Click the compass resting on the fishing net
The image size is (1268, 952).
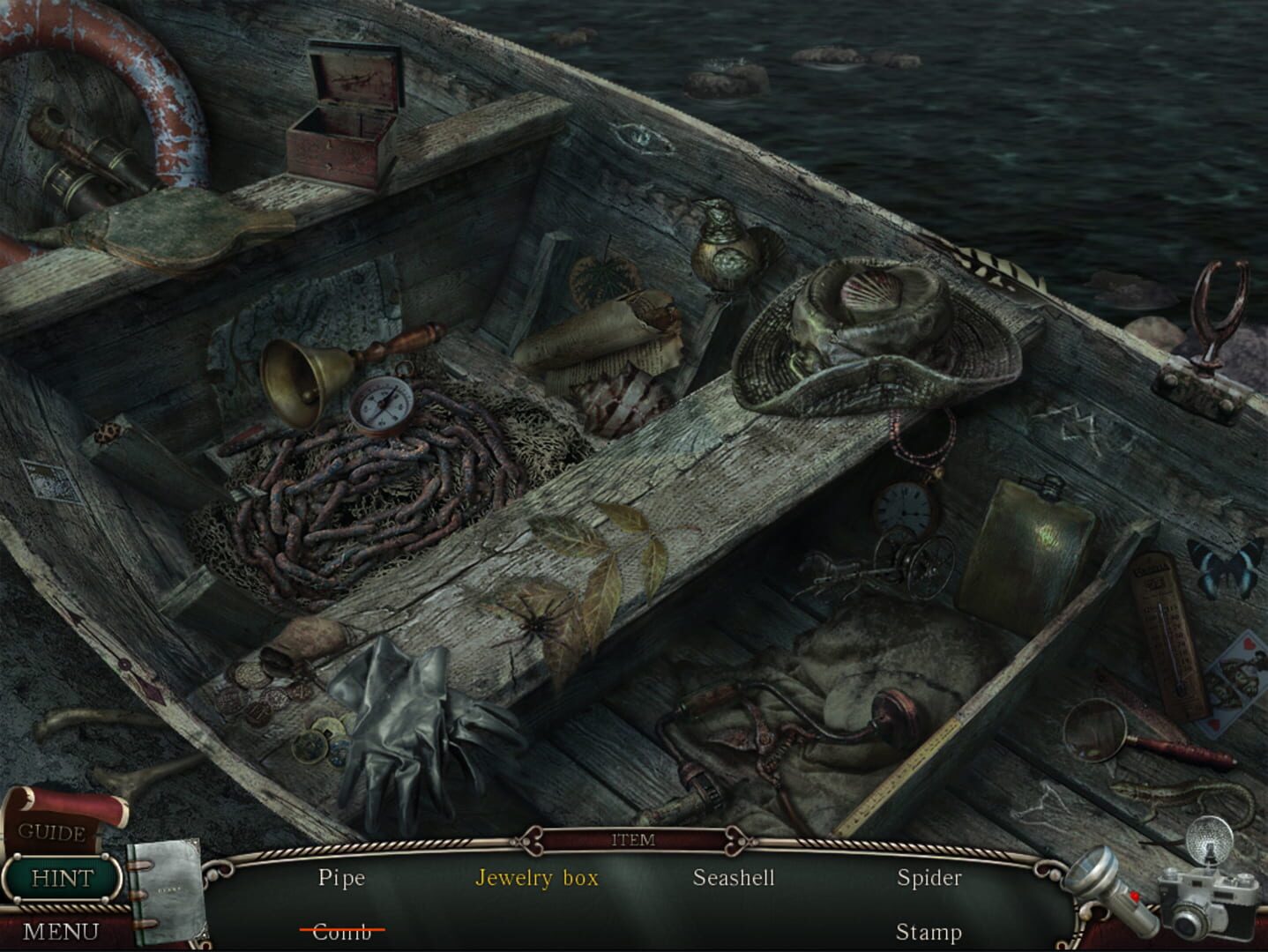point(381,407)
